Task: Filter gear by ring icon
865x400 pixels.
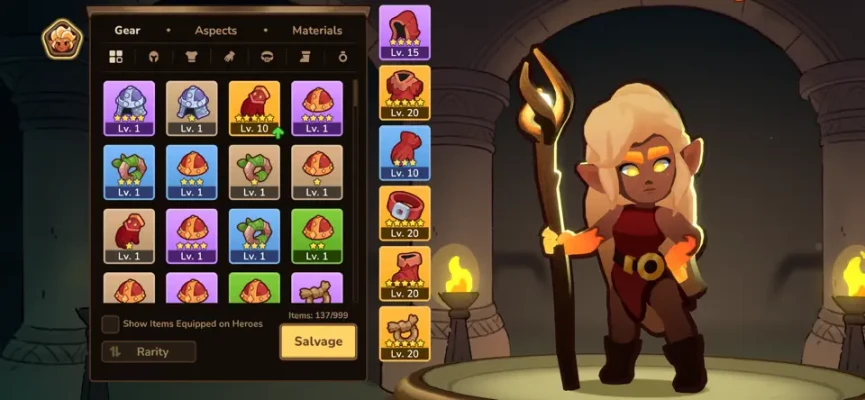Action: coord(342,57)
